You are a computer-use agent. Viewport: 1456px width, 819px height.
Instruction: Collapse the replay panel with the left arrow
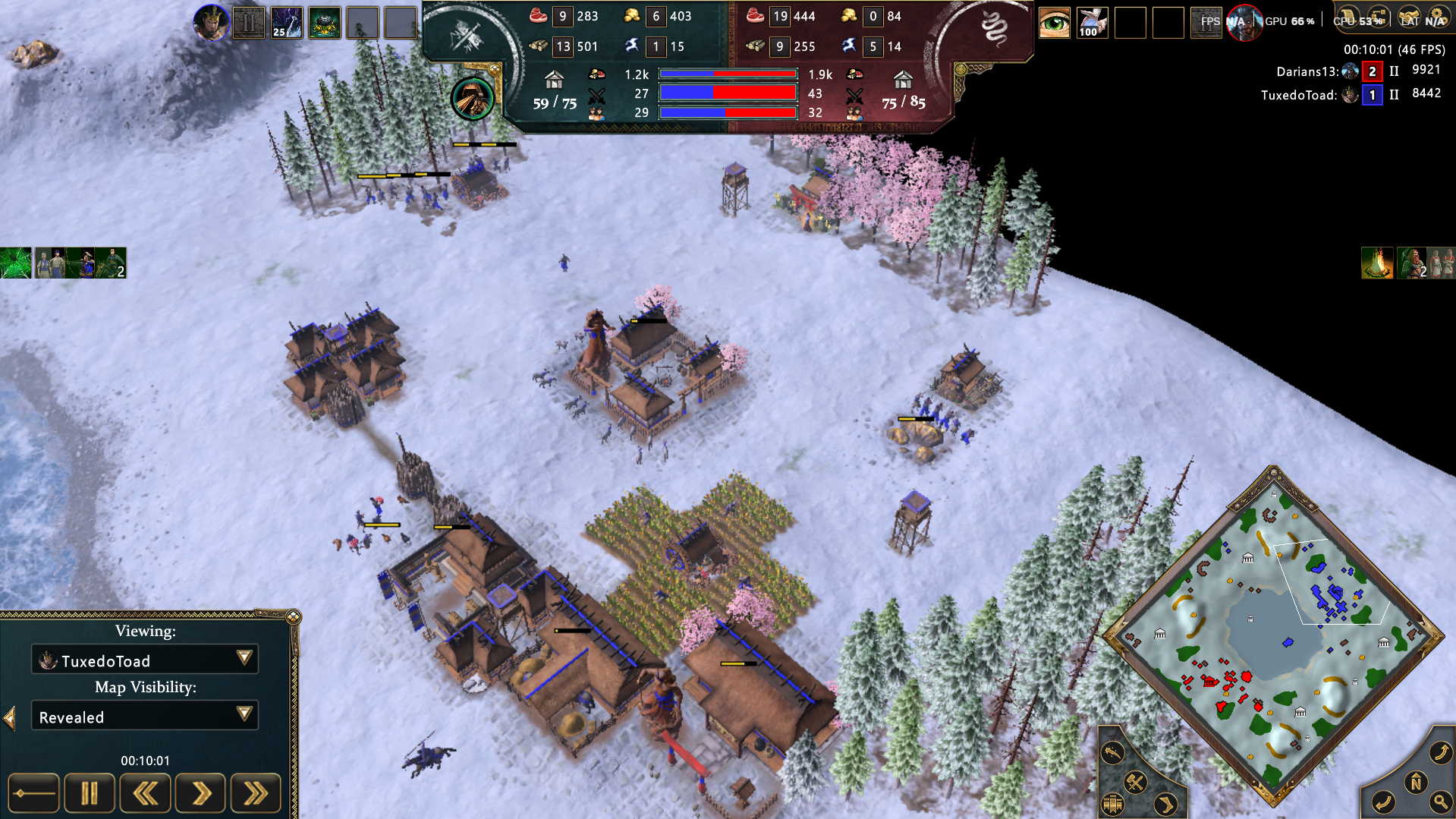point(9,717)
